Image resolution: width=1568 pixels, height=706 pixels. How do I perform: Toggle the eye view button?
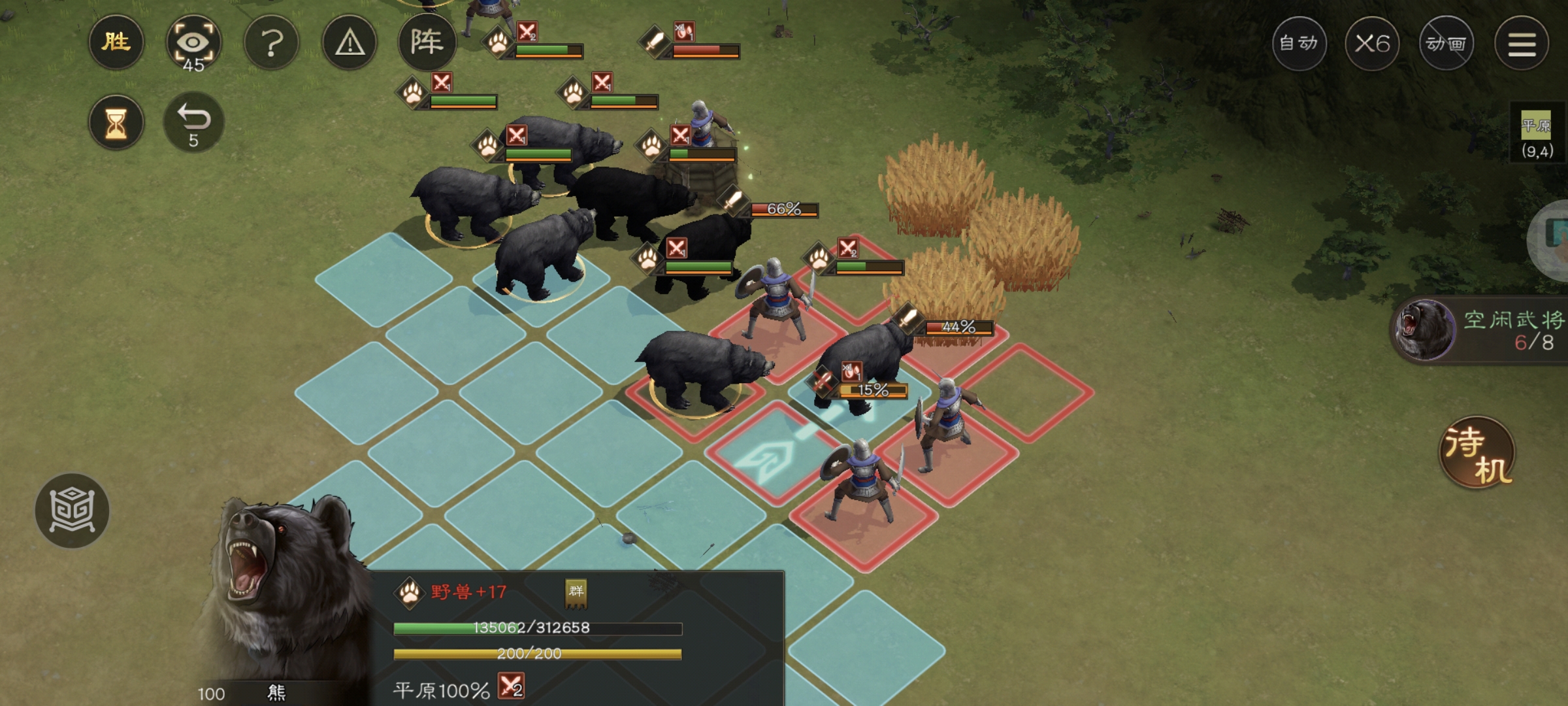(193, 44)
